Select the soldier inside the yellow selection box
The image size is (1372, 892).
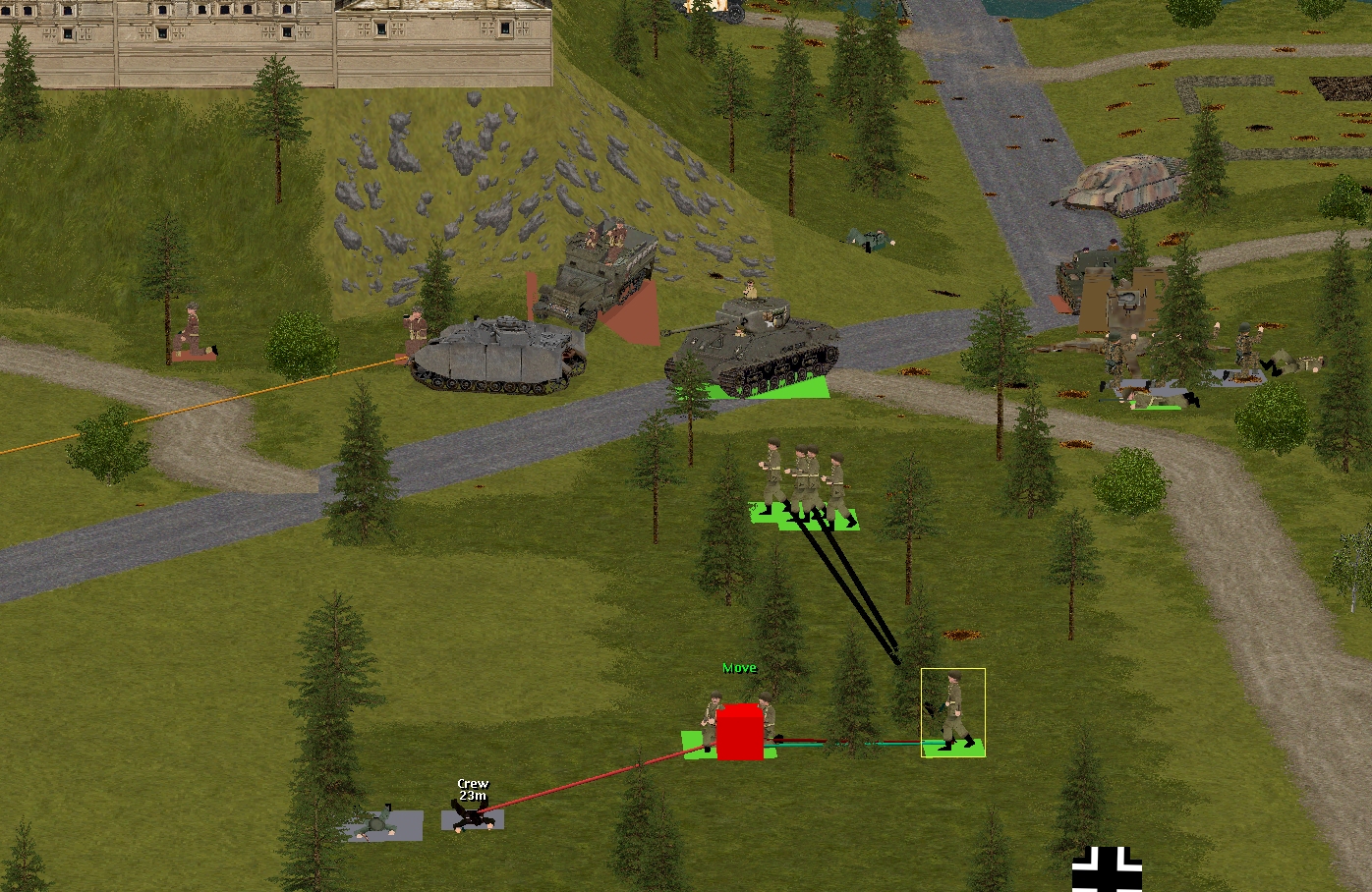click(952, 712)
